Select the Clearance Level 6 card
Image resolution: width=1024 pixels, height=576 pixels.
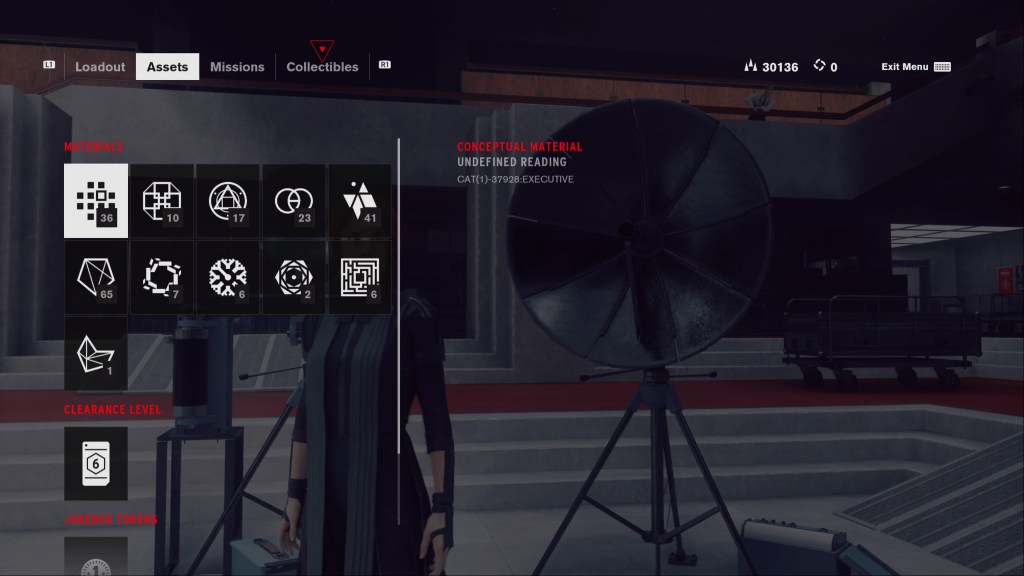(x=96, y=463)
